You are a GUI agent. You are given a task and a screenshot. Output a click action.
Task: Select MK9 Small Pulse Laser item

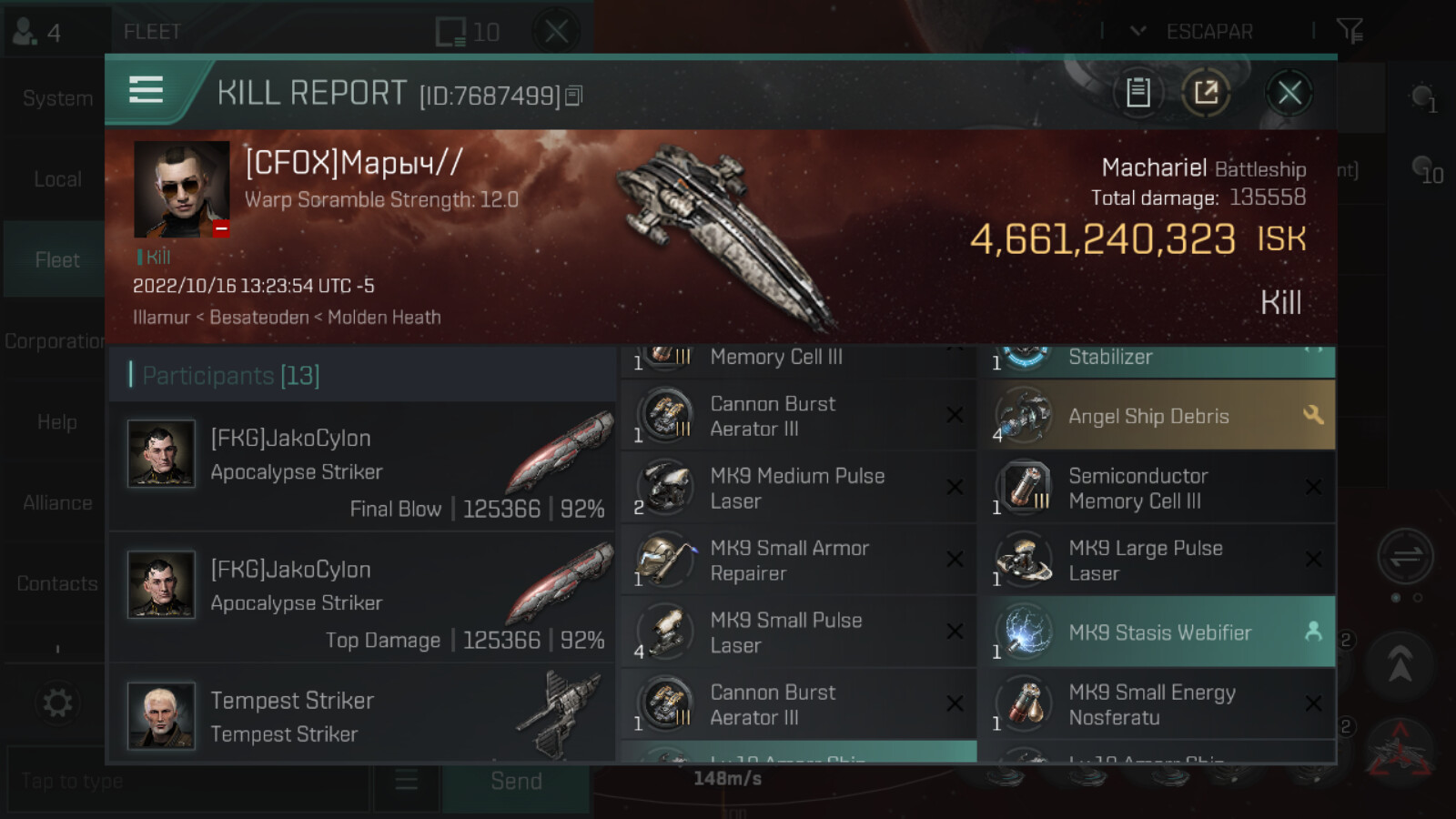(x=797, y=632)
